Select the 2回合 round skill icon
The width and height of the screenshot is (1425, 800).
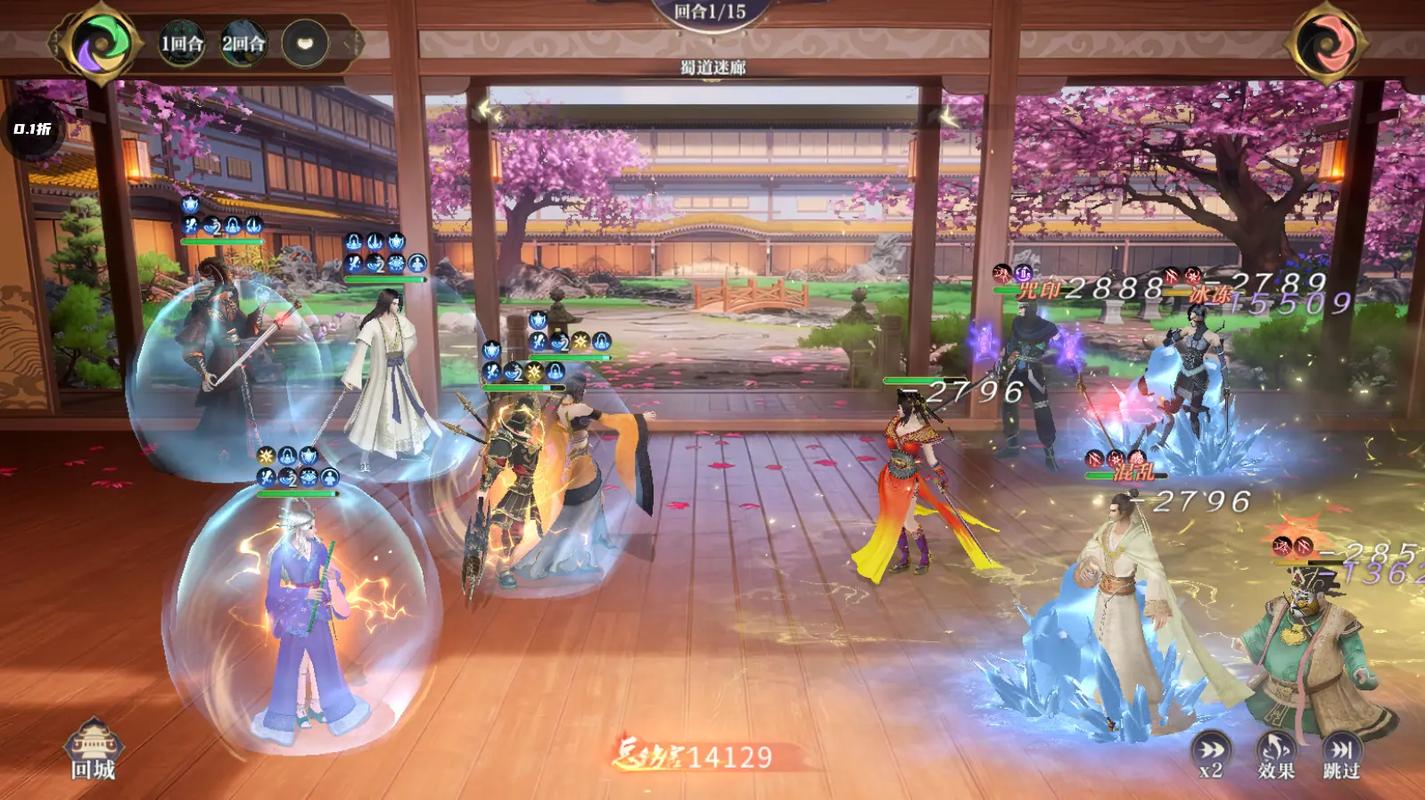point(243,43)
